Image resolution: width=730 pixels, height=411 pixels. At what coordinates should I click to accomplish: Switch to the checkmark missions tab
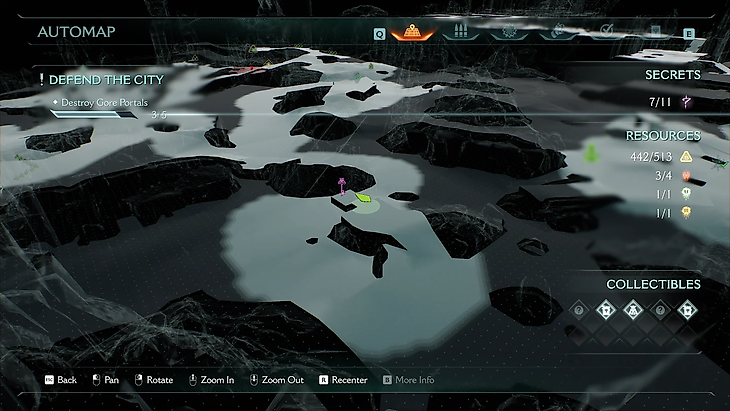coord(606,31)
